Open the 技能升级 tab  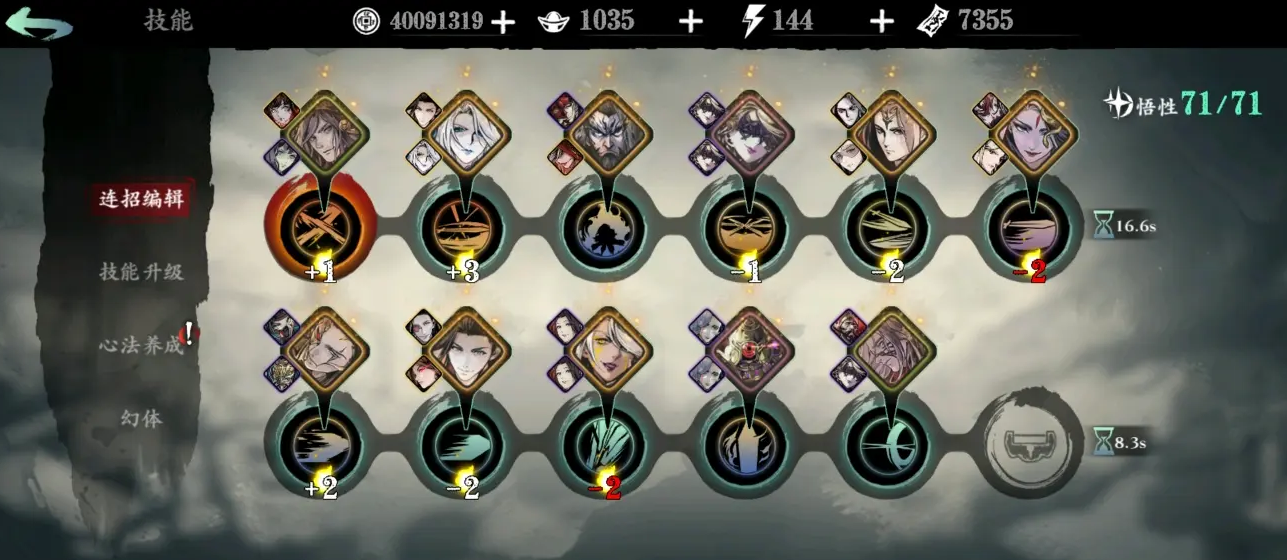tap(142, 271)
